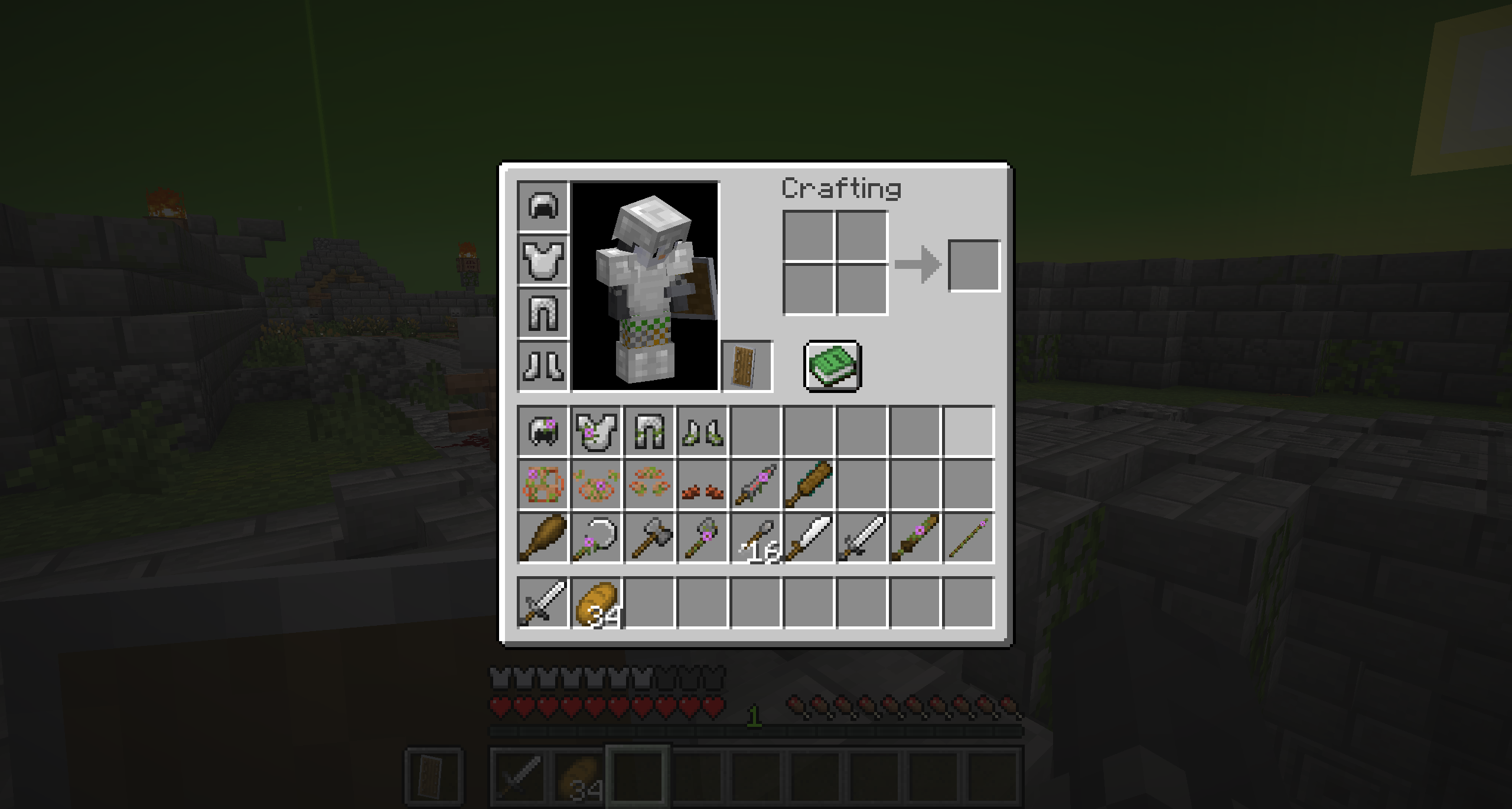Viewport: 1512px width, 809px height.
Task: Pick the spiked wooden club
Action: (809, 485)
